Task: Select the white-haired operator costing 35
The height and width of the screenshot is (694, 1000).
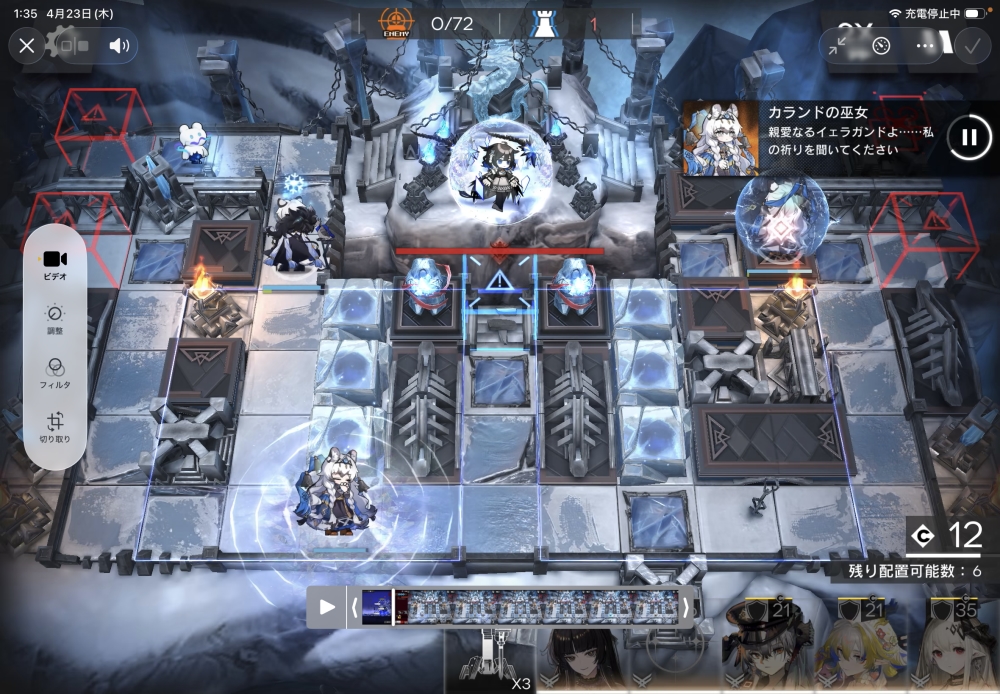Action: (x=952, y=650)
